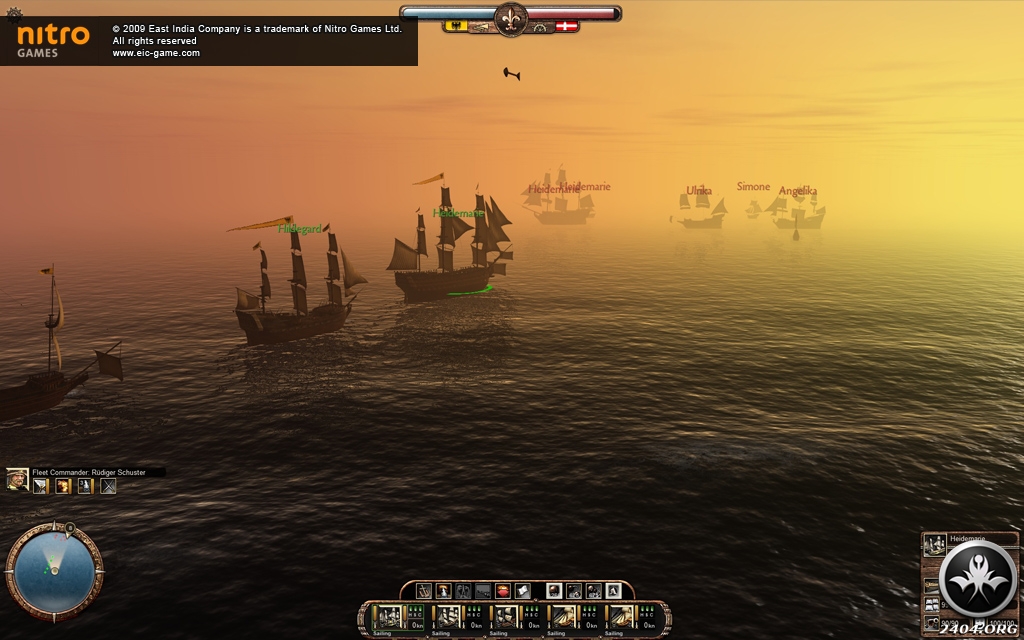Choose the red heart-shaped command icon
The height and width of the screenshot is (640, 1024).
pyautogui.click(x=503, y=591)
